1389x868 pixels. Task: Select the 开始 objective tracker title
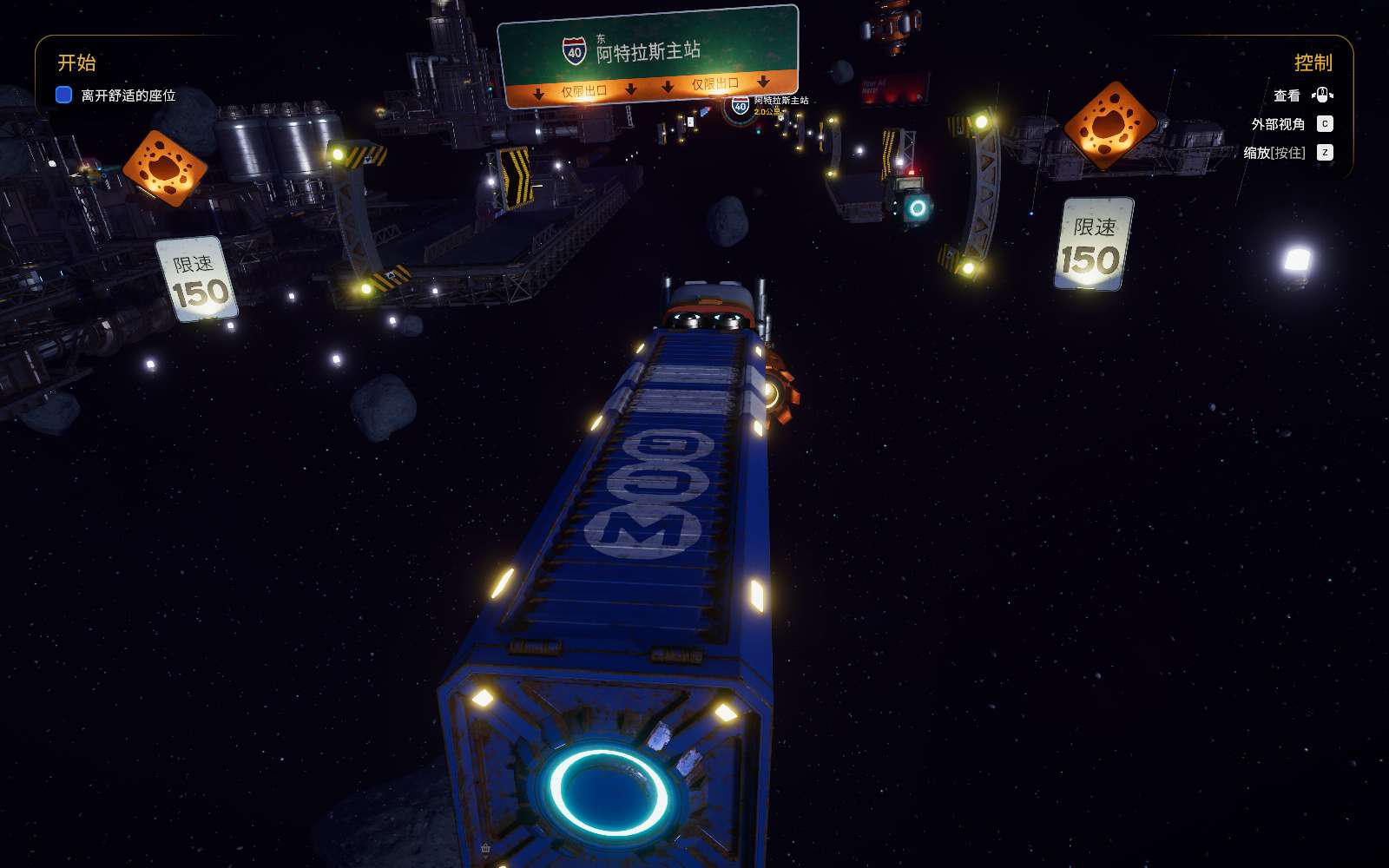tap(76, 62)
